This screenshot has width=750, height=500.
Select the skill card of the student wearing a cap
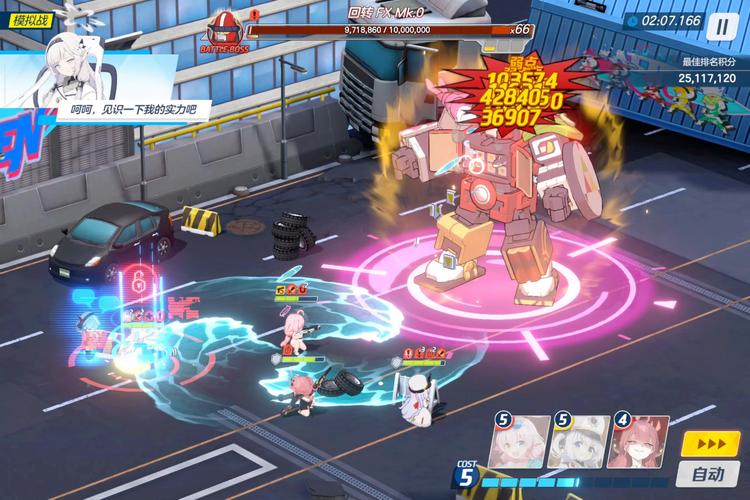578,442
